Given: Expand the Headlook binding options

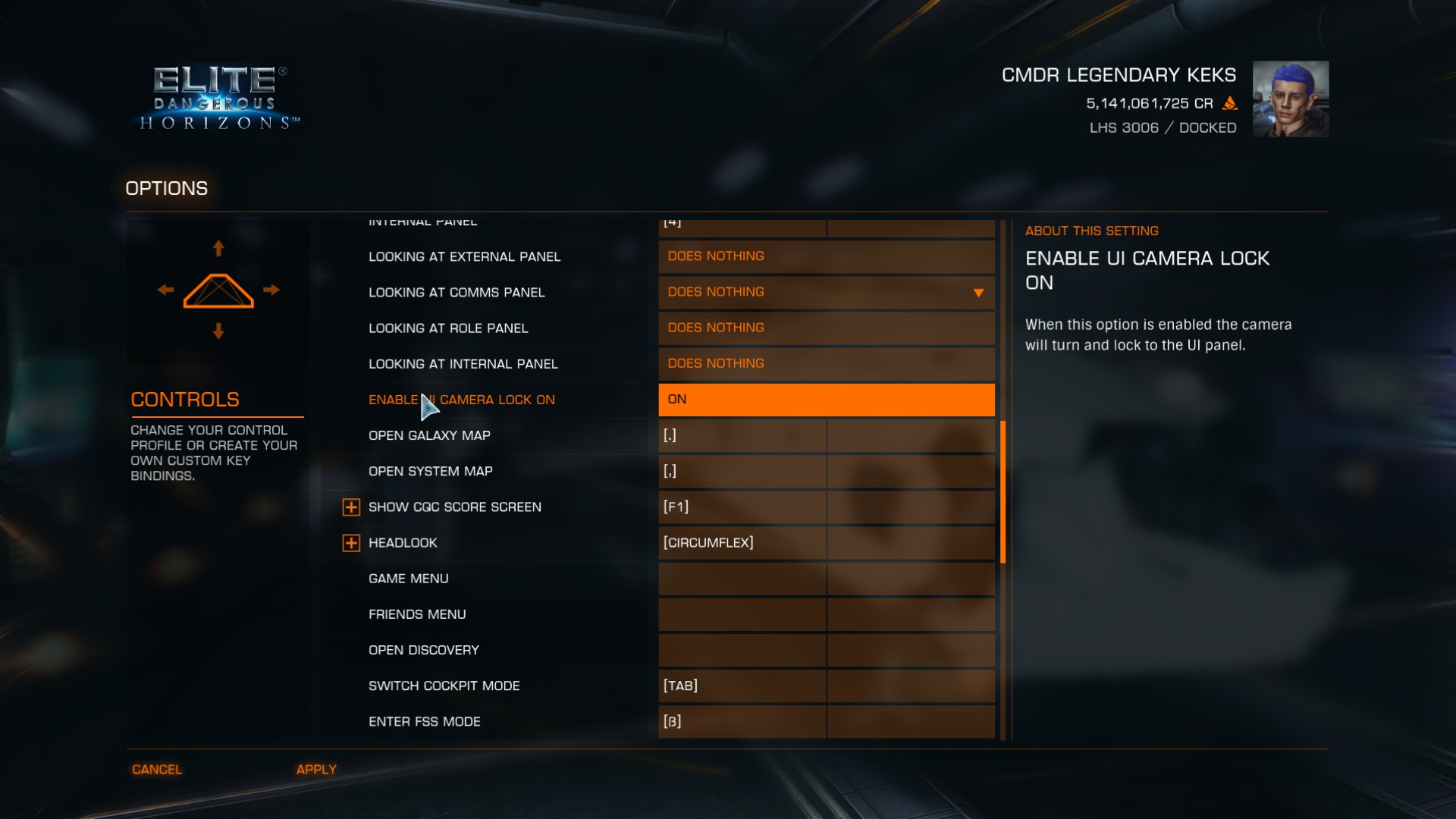Looking at the screenshot, I should [x=351, y=543].
